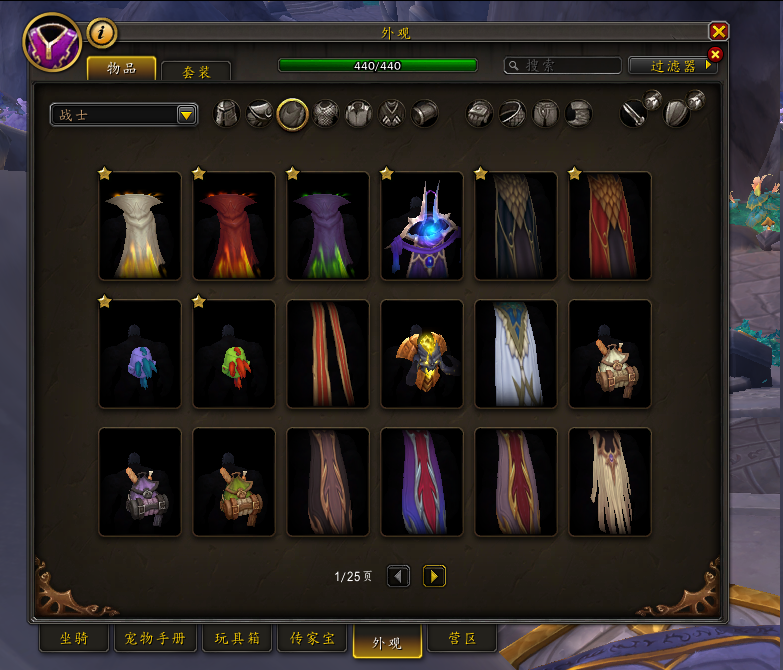Open the 过滤器 filter menu
Image resolution: width=783 pixels, height=670 pixels.
672,65
